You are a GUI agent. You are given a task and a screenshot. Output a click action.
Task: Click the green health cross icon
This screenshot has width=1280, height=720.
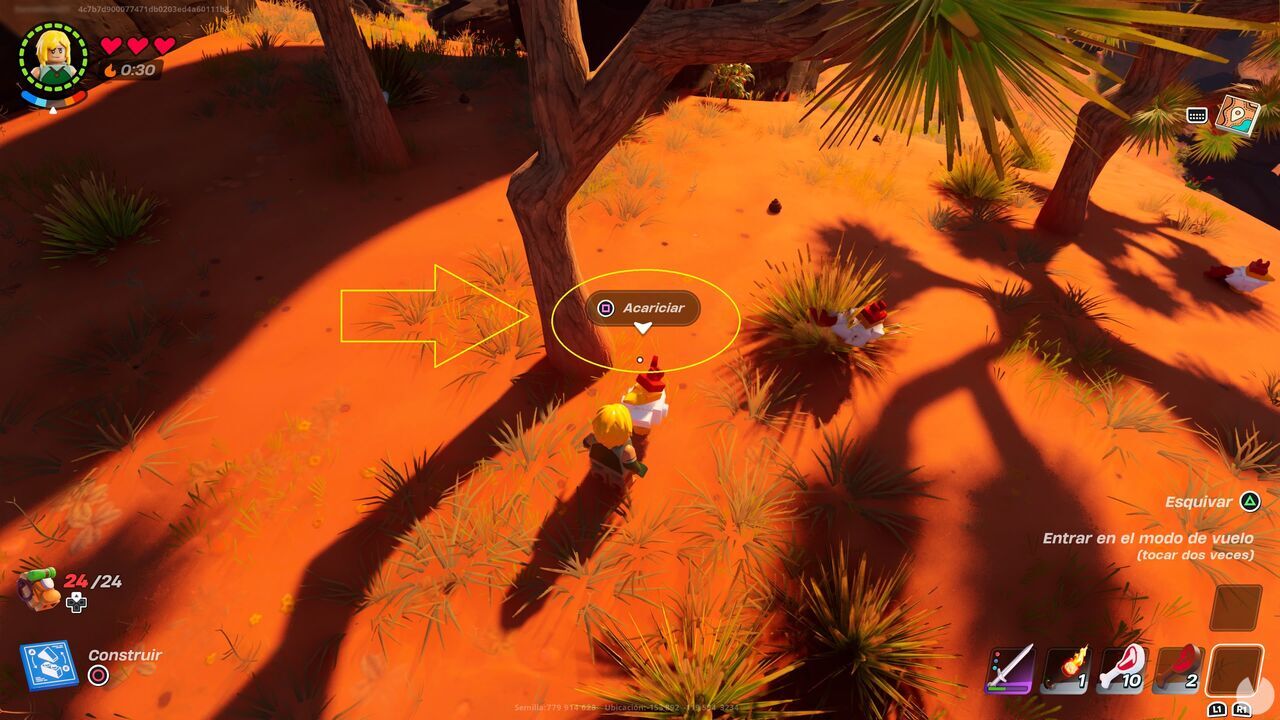[75, 601]
